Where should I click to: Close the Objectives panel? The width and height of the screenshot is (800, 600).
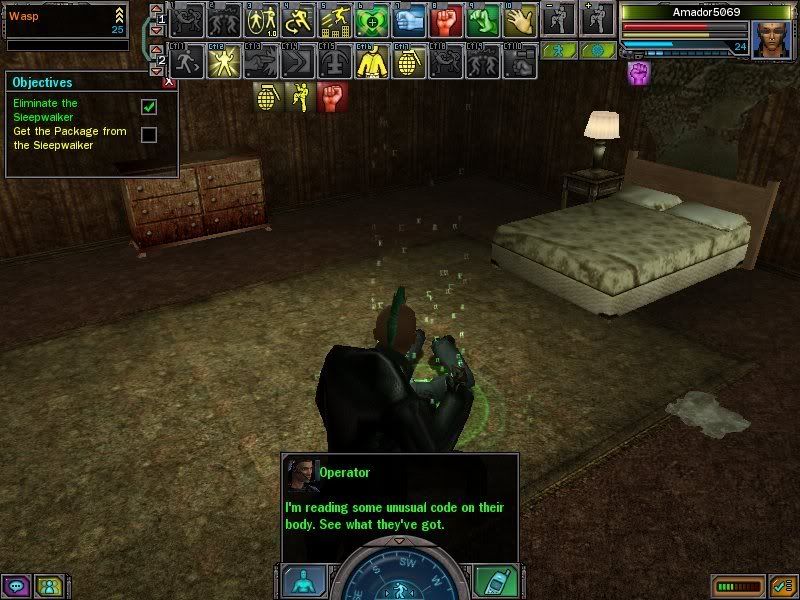pyautogui.click(x=169, y=82)
